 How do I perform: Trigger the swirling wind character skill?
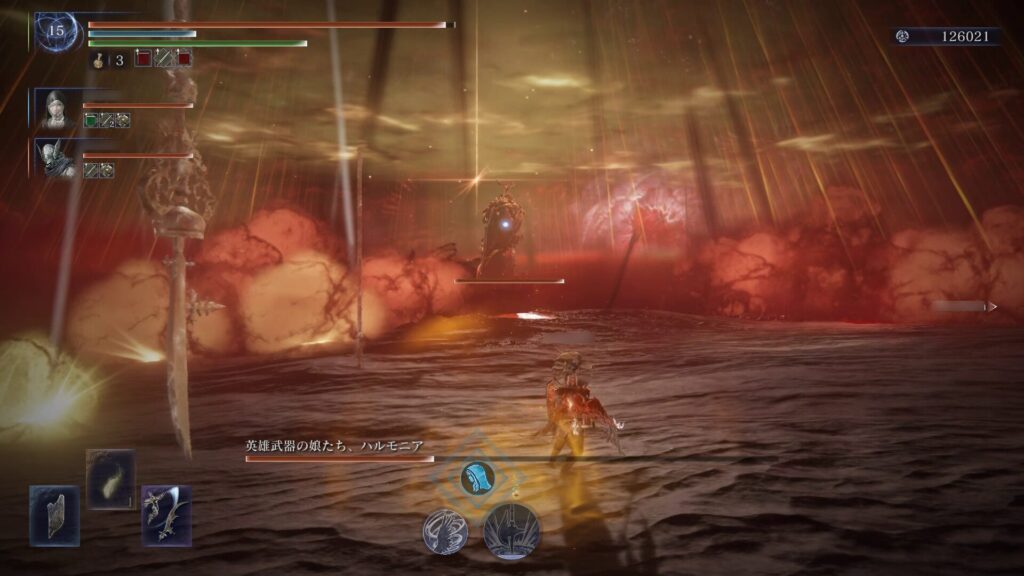(445, 531)
